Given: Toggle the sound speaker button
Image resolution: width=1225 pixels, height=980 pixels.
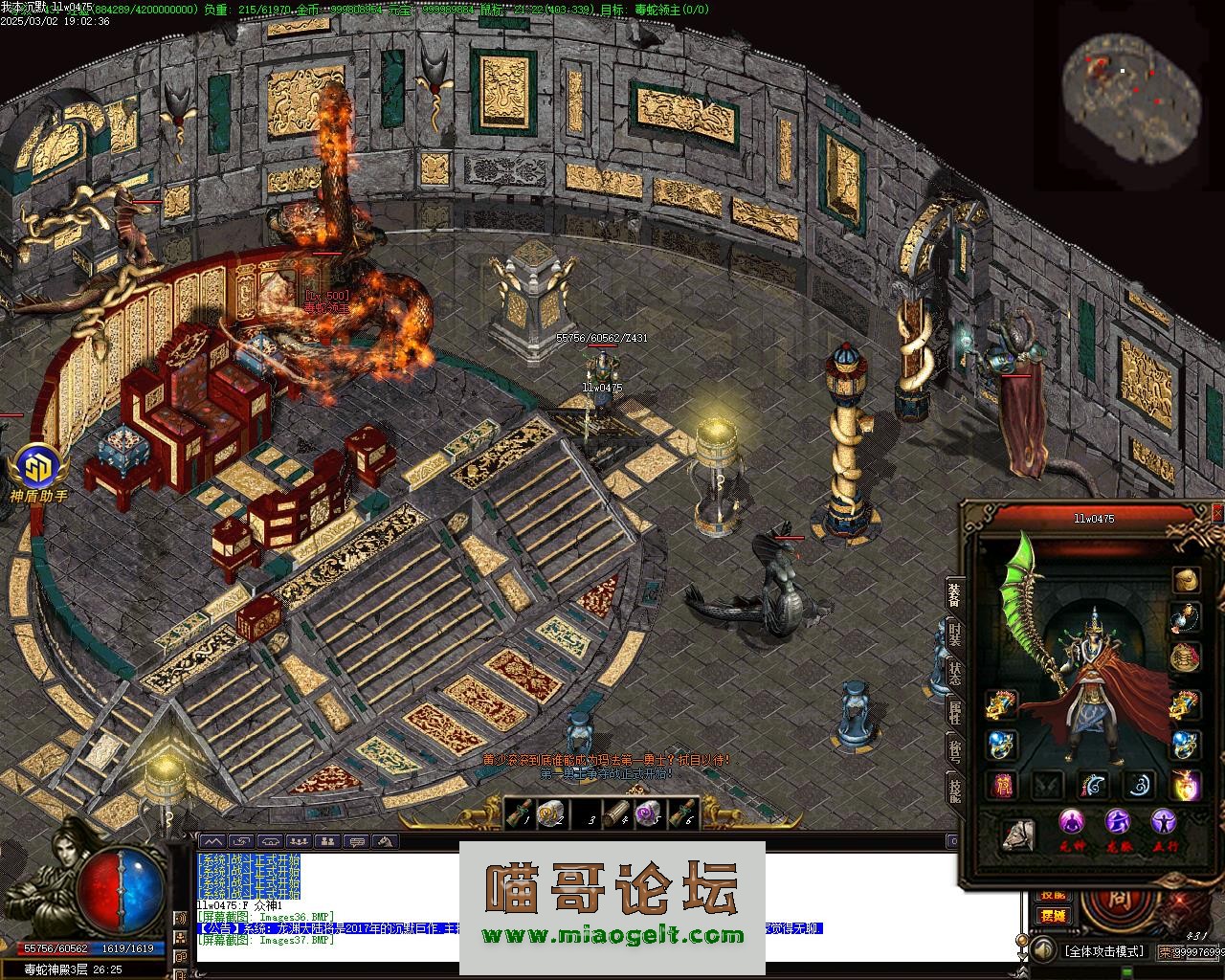Looking at the screenshot, I should [x=1044, y=950].
